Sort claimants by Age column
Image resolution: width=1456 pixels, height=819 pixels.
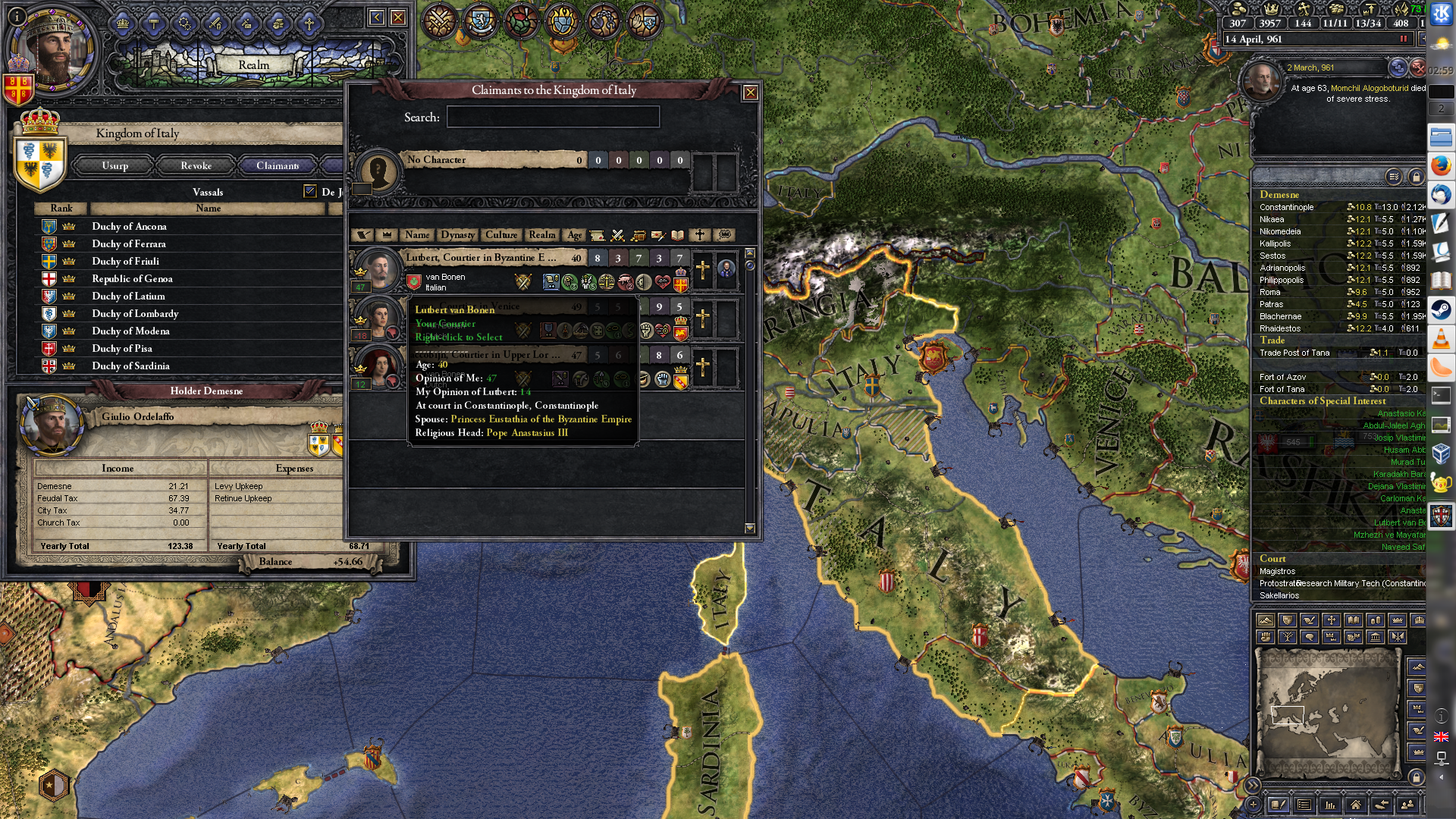(575, 235)
